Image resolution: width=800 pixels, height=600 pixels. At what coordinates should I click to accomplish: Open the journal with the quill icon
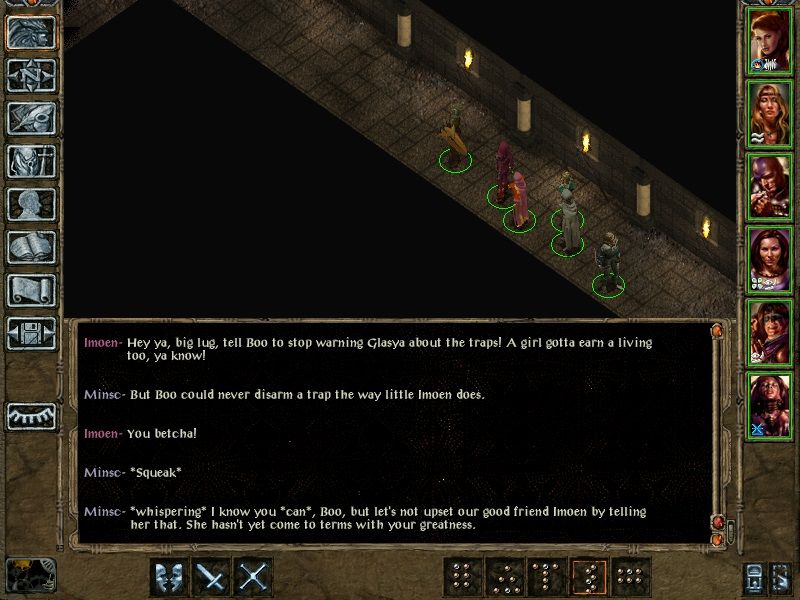tap(31, 118)
